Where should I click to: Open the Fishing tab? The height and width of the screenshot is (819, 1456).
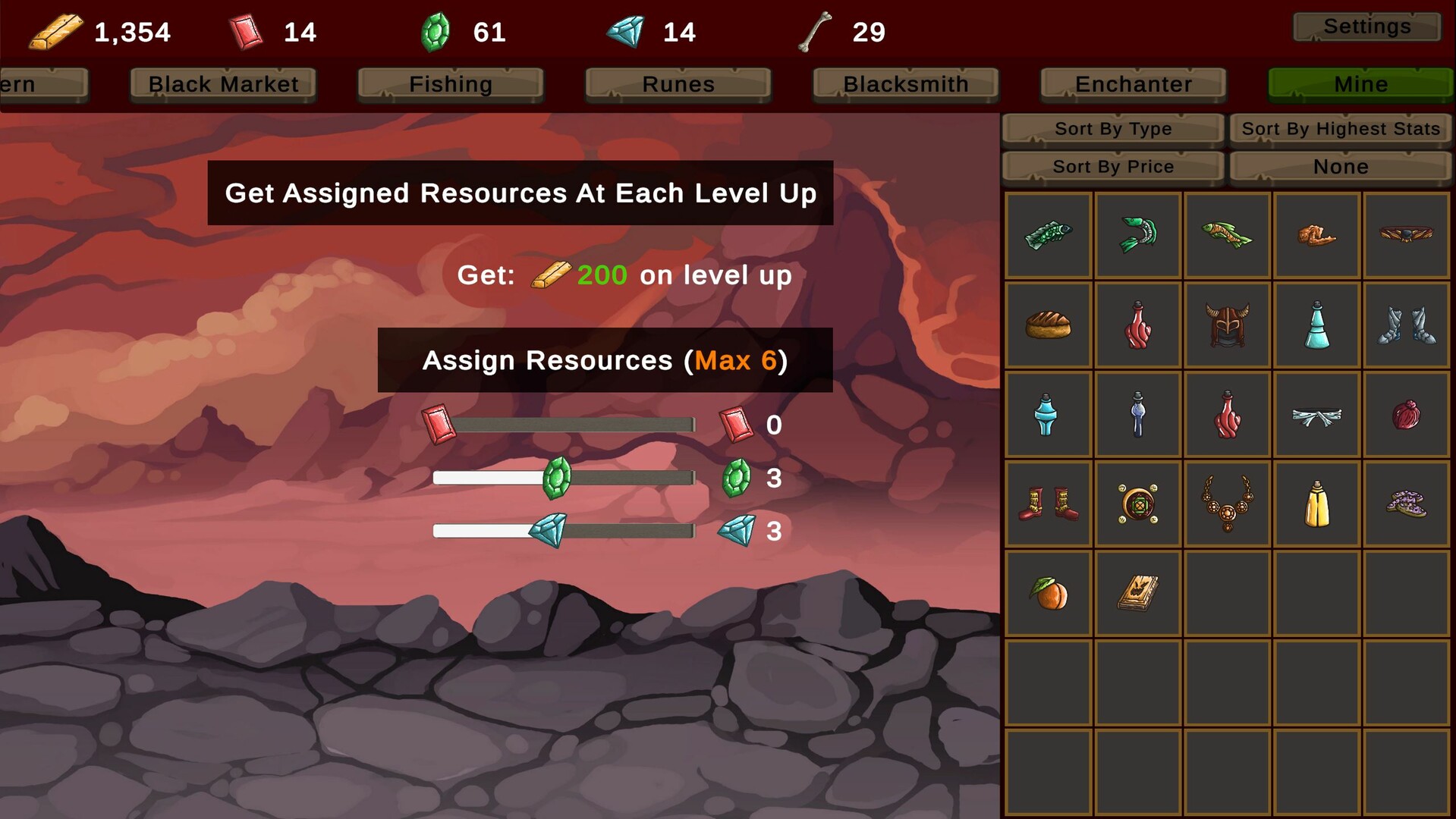click(449, 84)
